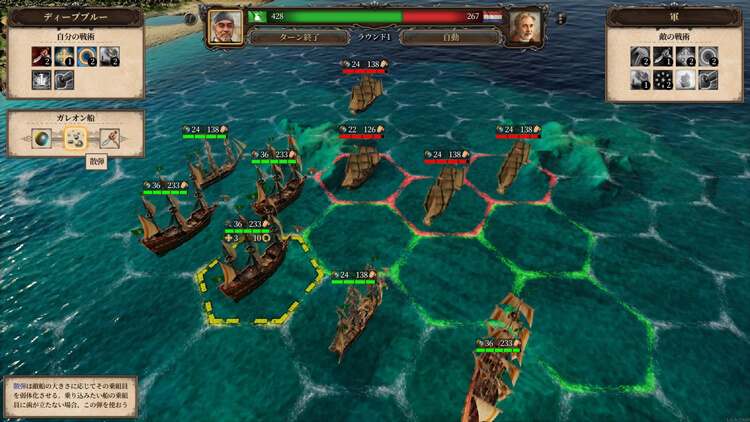The image size is (750, 422).
Task: Activate the golden ring tactic
Action: click(x=87, y=57)
